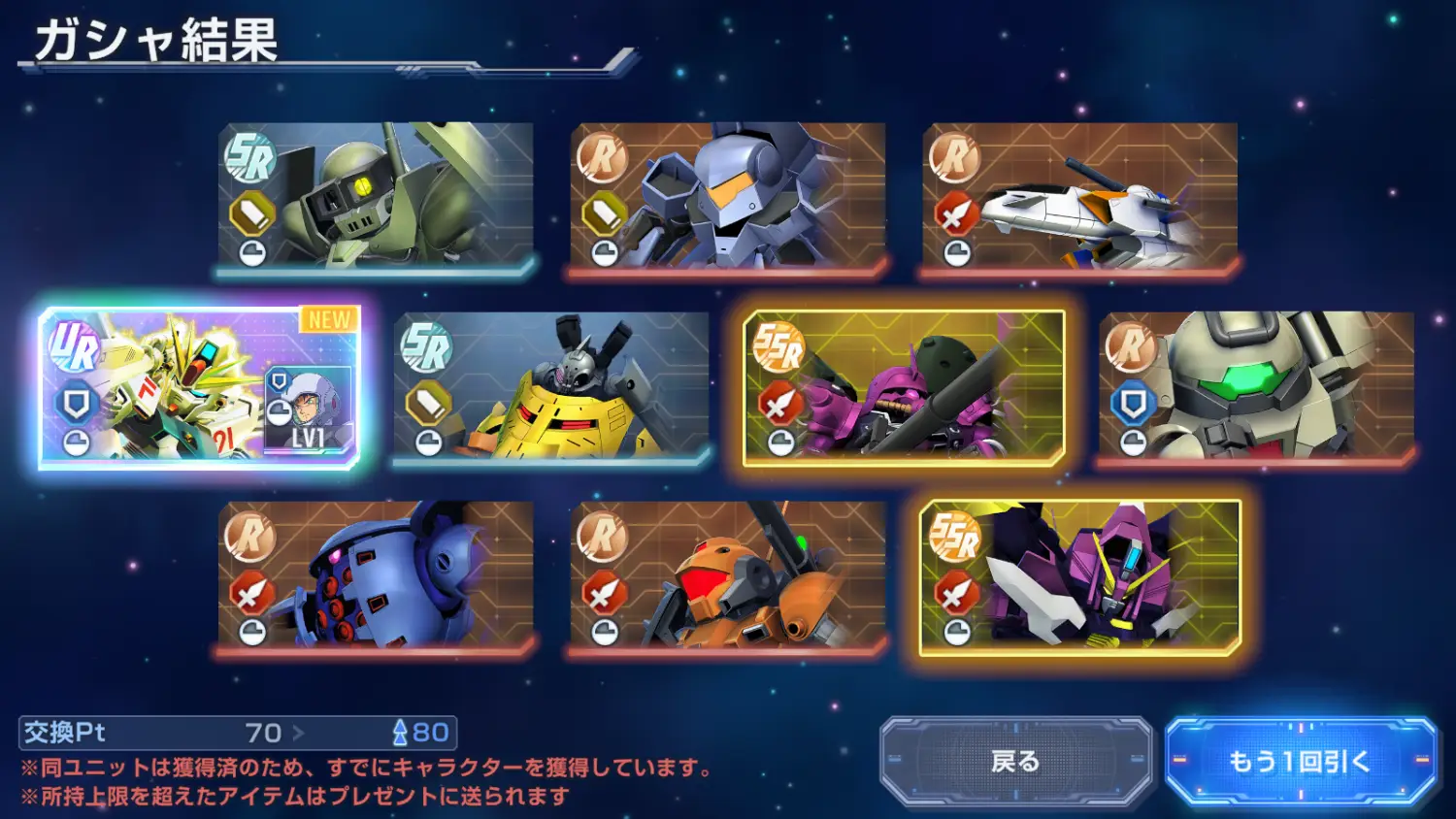The width and height of the screenshot is (1456, 819).
Task: Select the UR gold Gundam card marked NEW
Action: (x=199, y=387)
